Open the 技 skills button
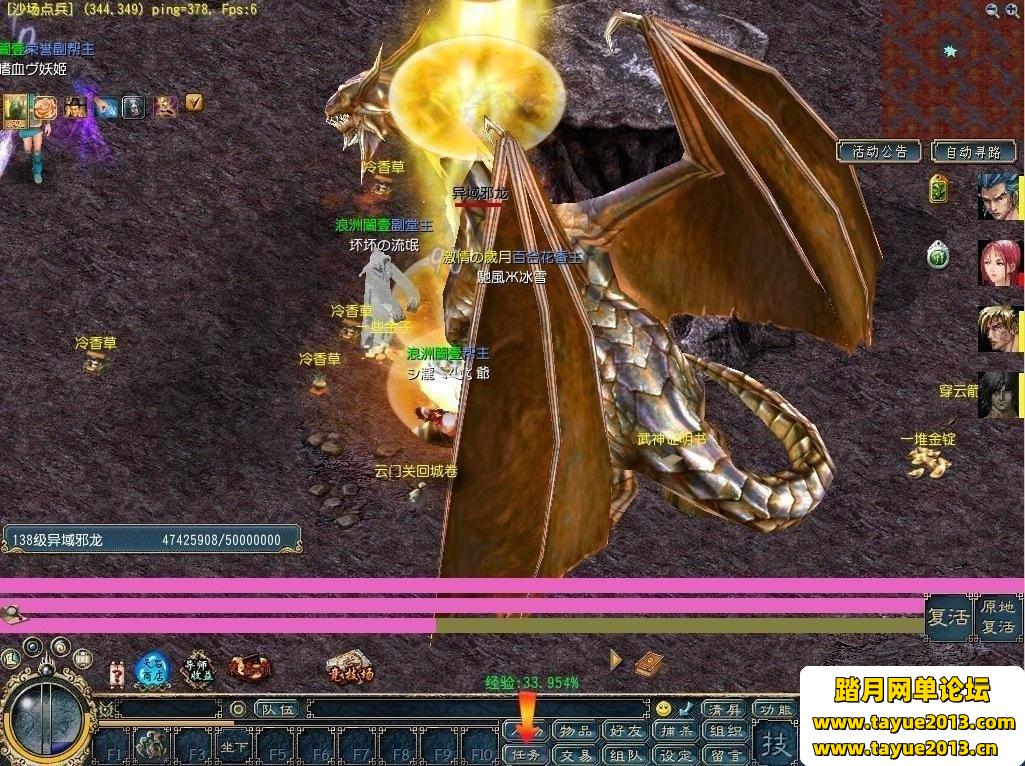Screen dimensions: 1025x766 (x=778, y=742)
